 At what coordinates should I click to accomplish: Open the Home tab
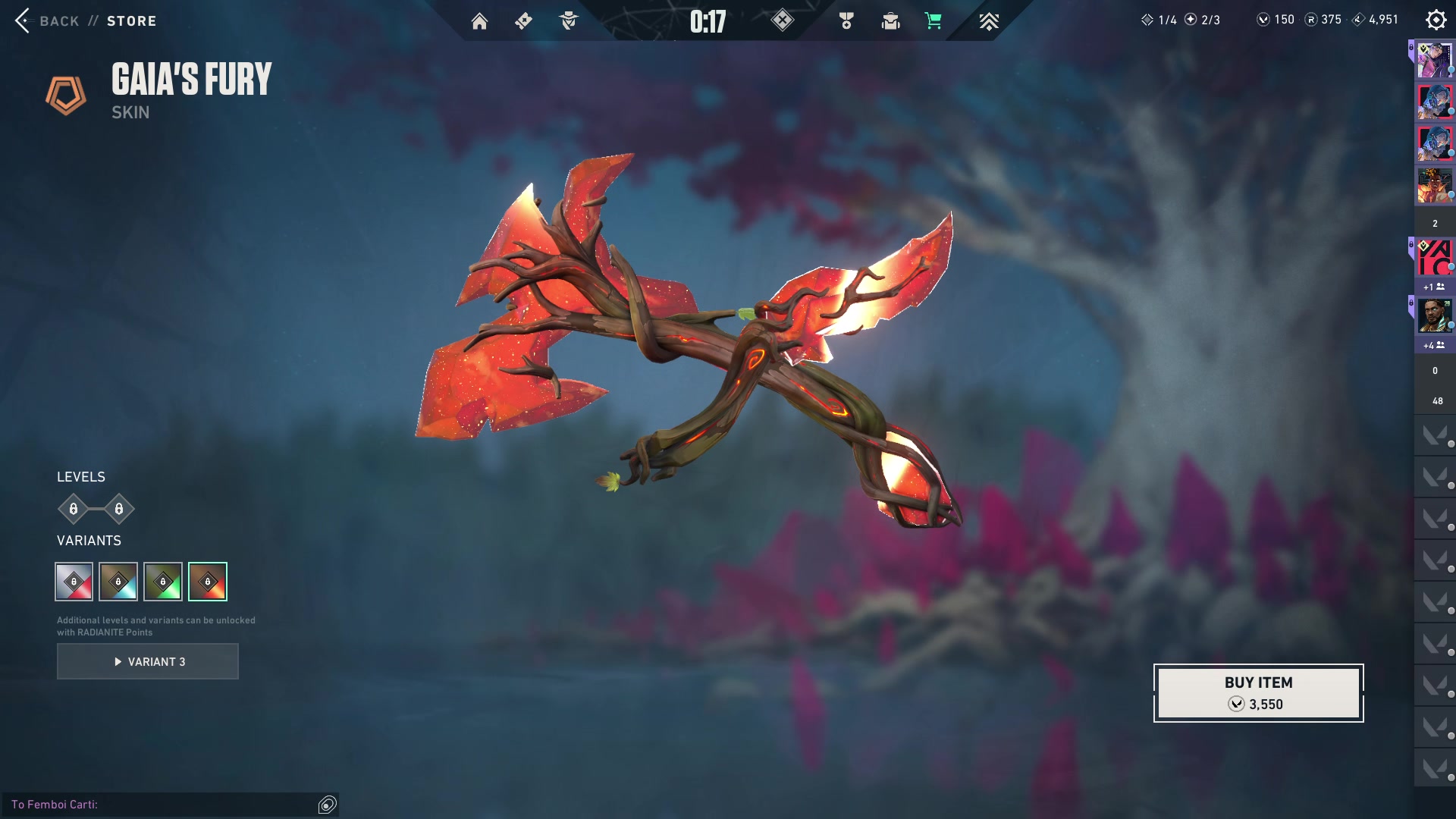tap(479, 21)
